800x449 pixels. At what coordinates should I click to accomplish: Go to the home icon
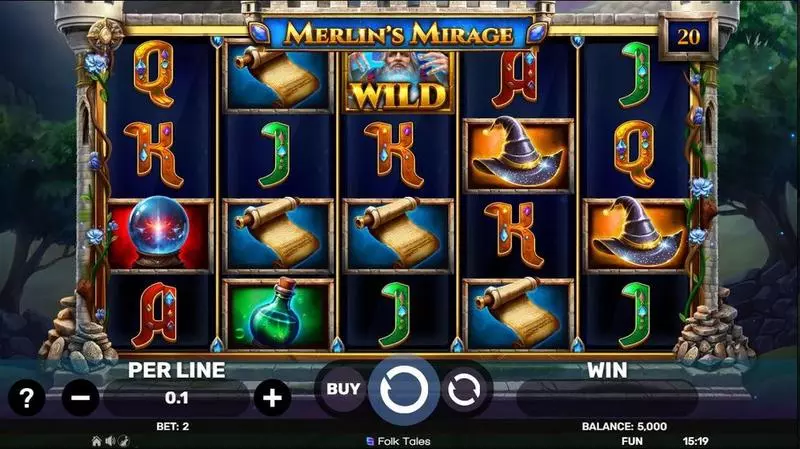click(x=97, y=440)
